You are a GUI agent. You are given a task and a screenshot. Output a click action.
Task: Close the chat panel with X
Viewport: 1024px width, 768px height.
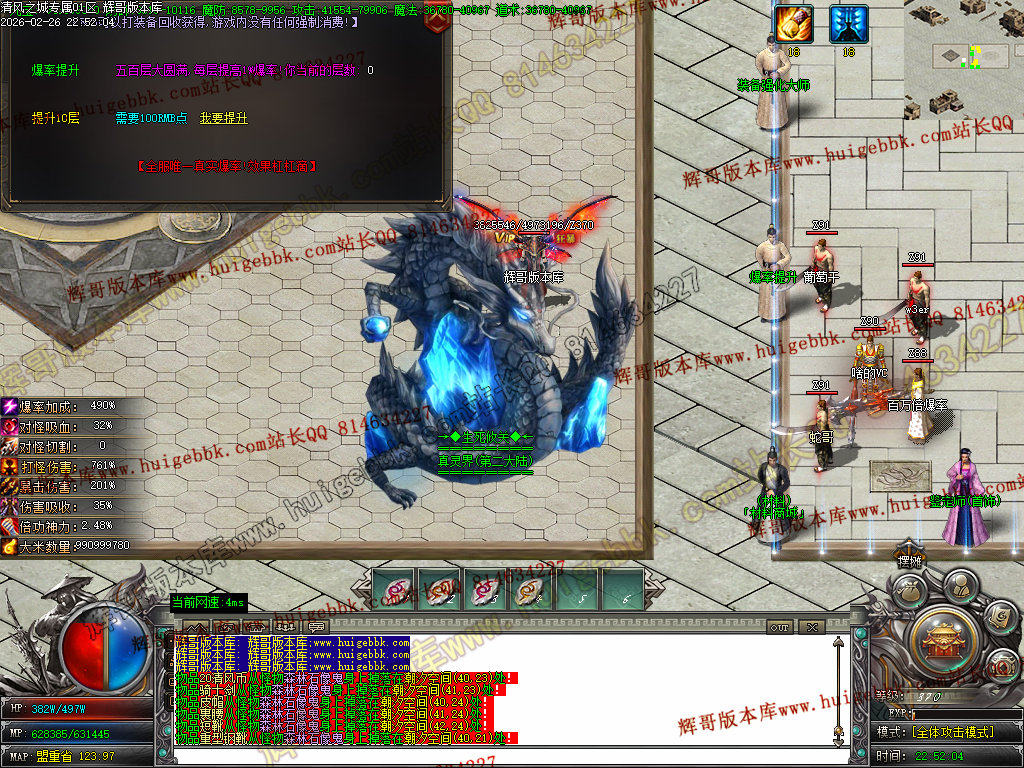tap(812, 627)
